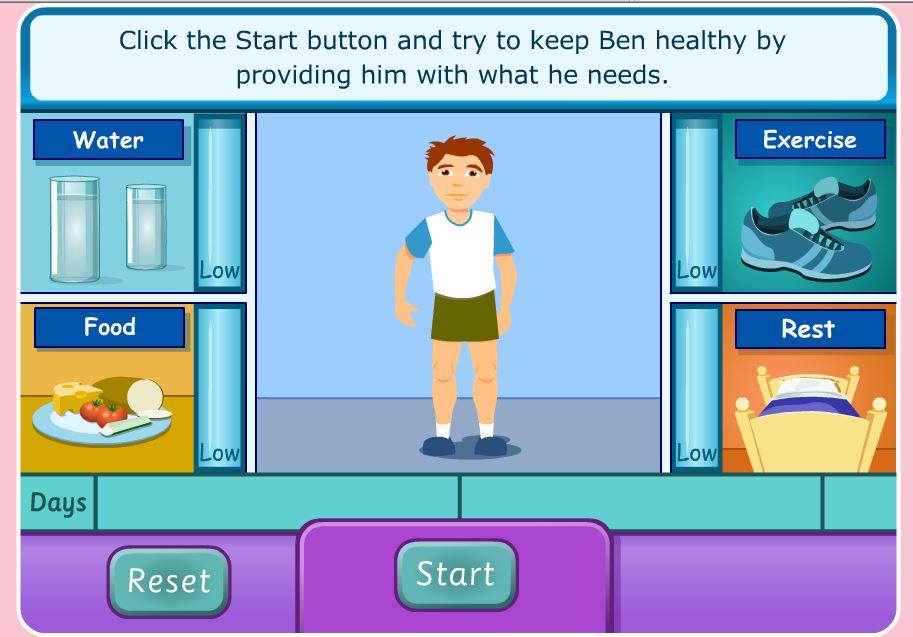Choose the Exercise sneakers
Image resolution: width=913 pixels, height=637 pixels.
(x=808, y=226)
